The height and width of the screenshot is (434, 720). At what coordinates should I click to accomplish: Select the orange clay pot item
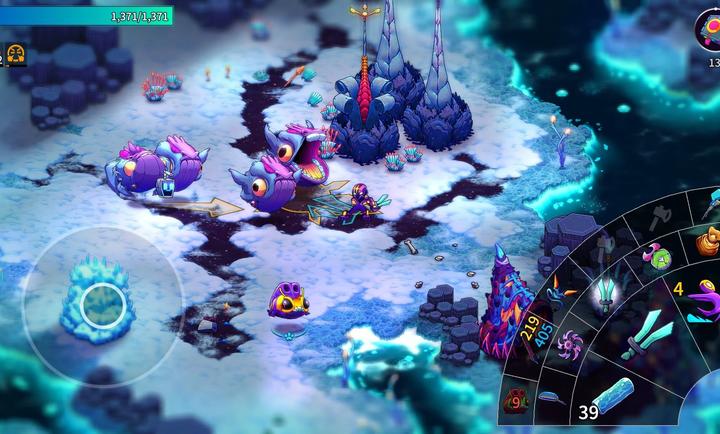click(708, 240)
